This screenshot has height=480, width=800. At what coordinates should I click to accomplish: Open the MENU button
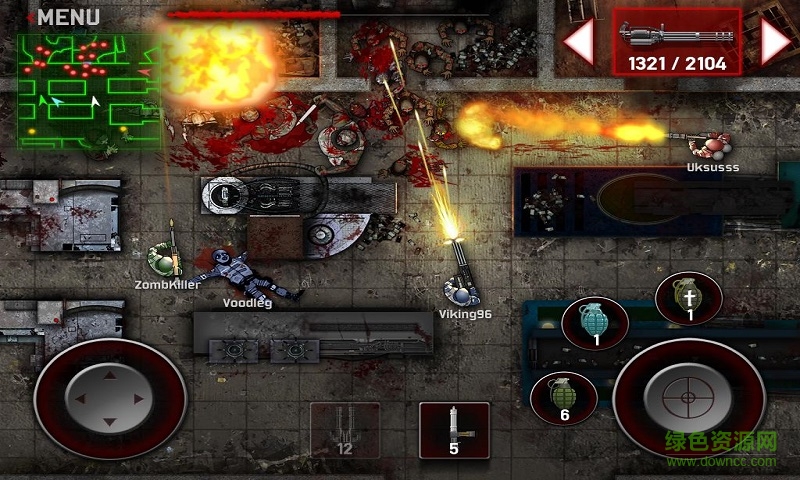(66, 17)
